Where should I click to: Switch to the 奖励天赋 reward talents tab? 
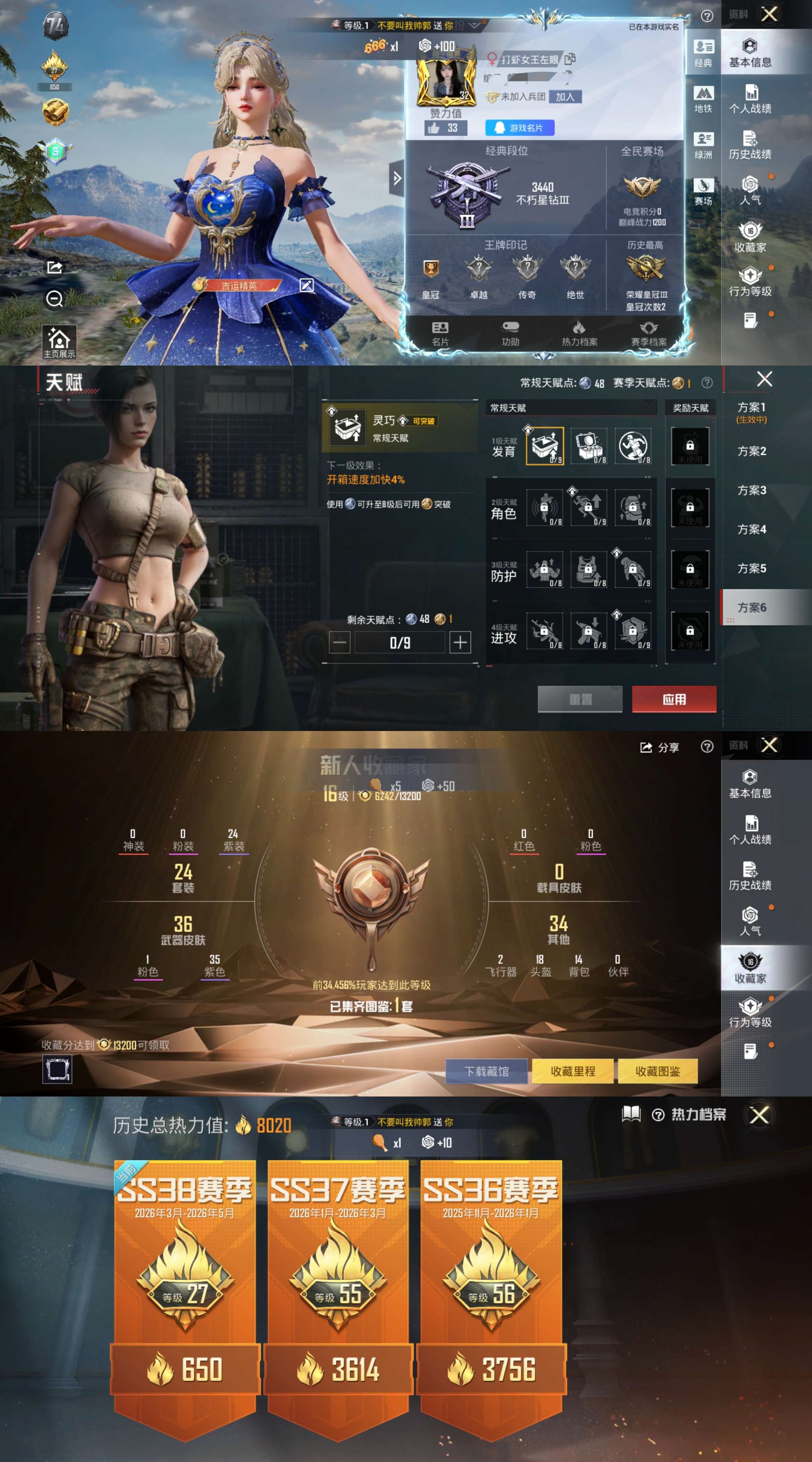coord(690,408)
